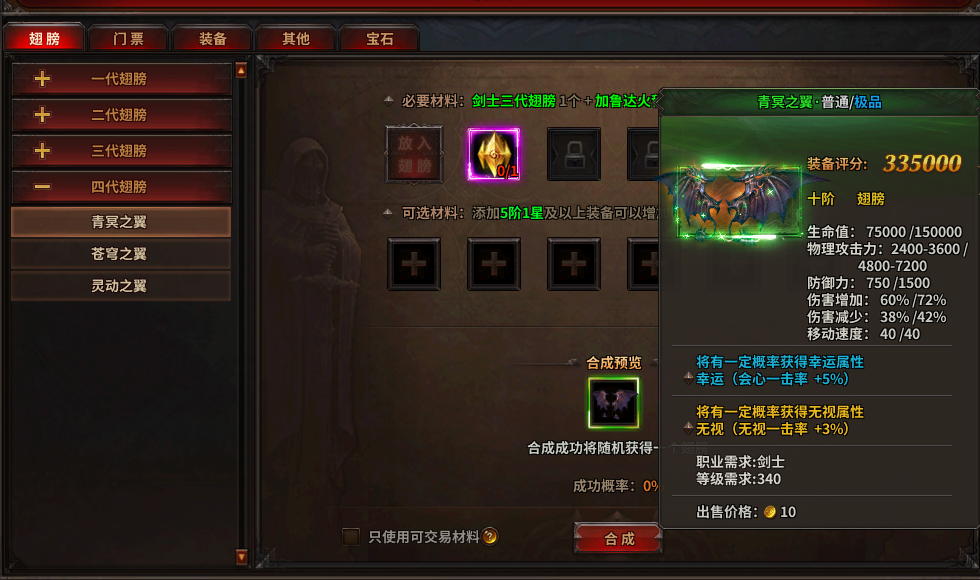Click the 合成预览 result wing icon
980x580 pixels.
[614, 403]
